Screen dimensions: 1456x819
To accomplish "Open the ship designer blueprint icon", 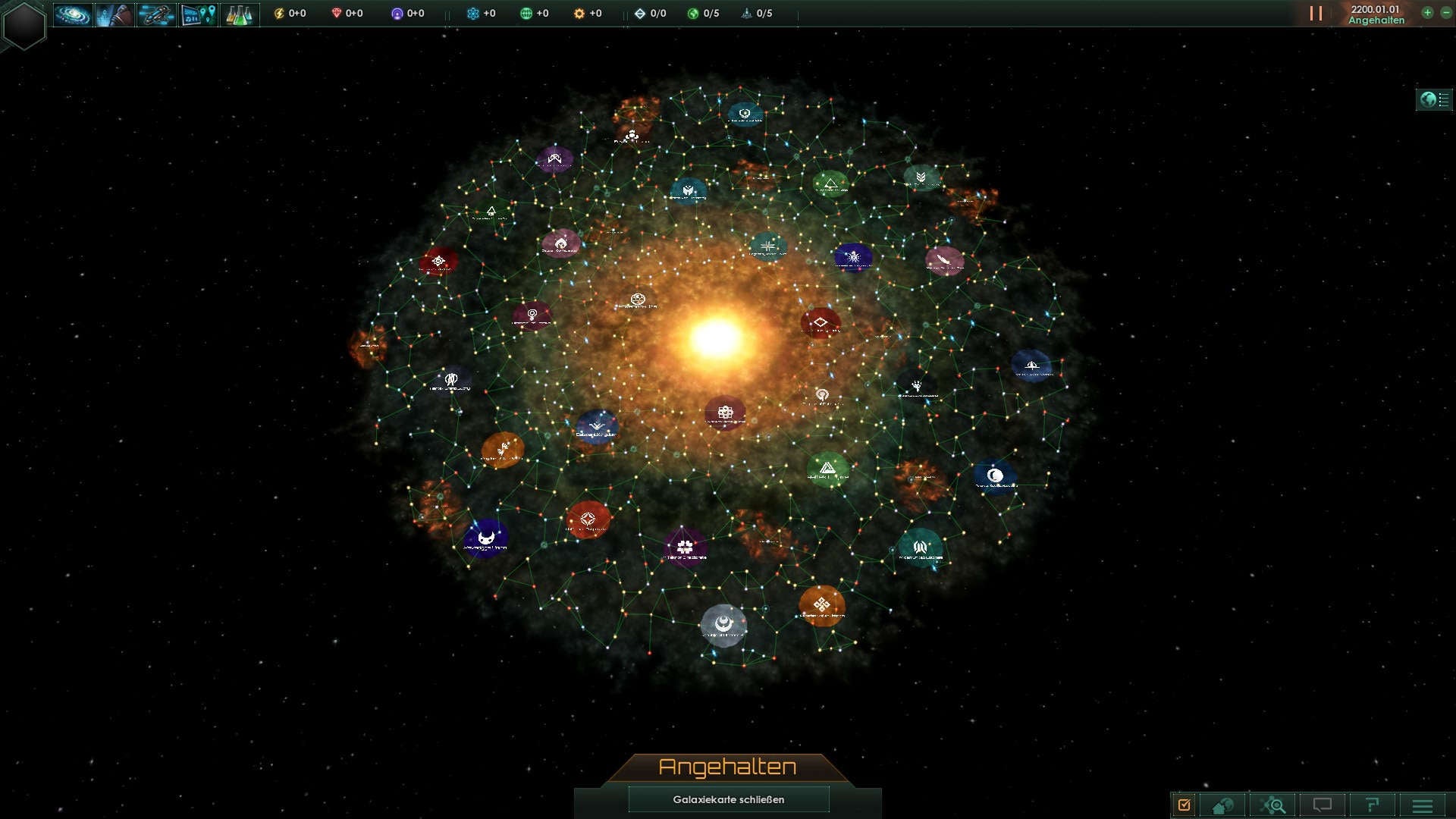I will pos(155,13).
